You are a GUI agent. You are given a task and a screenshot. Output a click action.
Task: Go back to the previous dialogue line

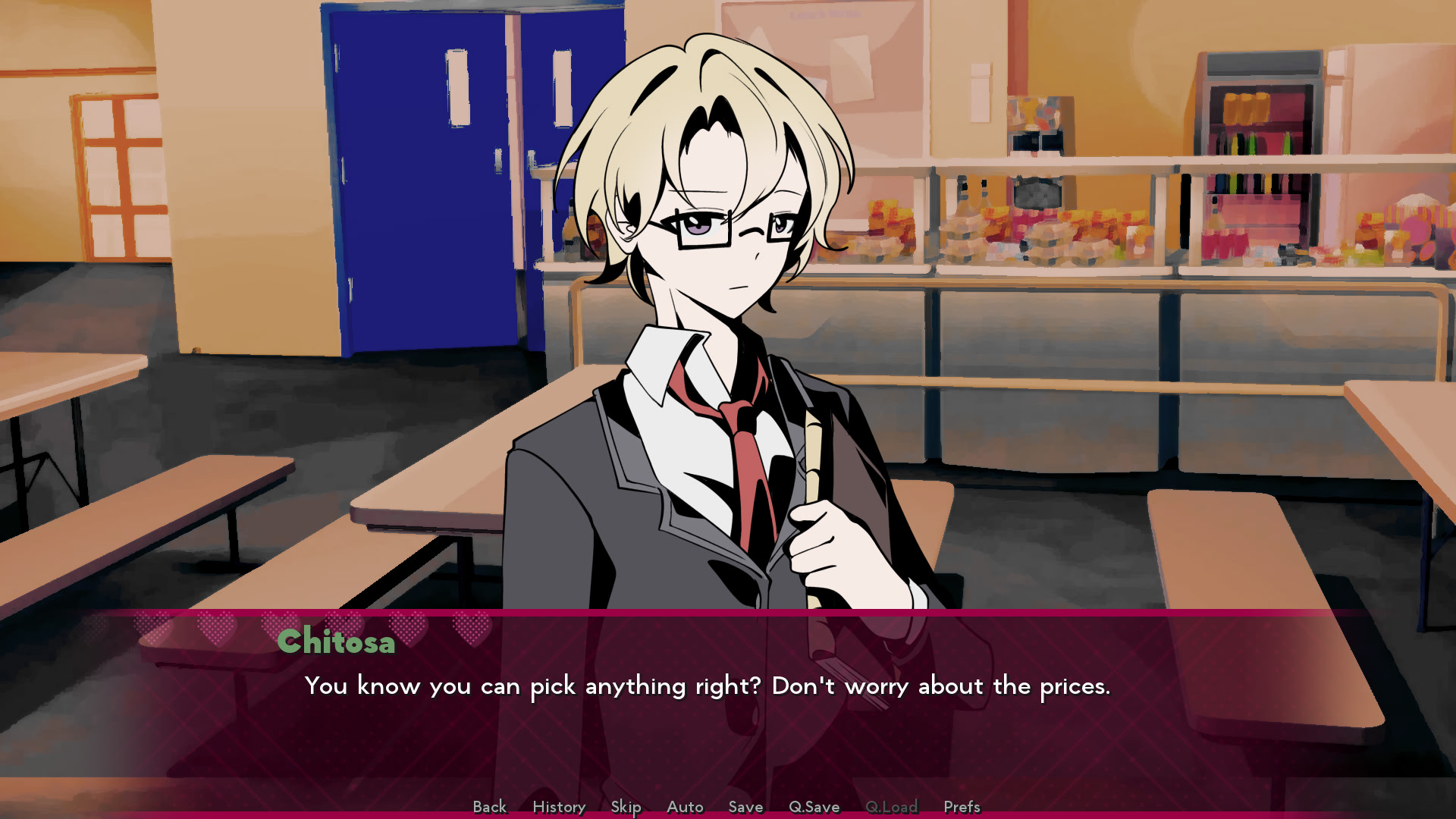[489, 807]
